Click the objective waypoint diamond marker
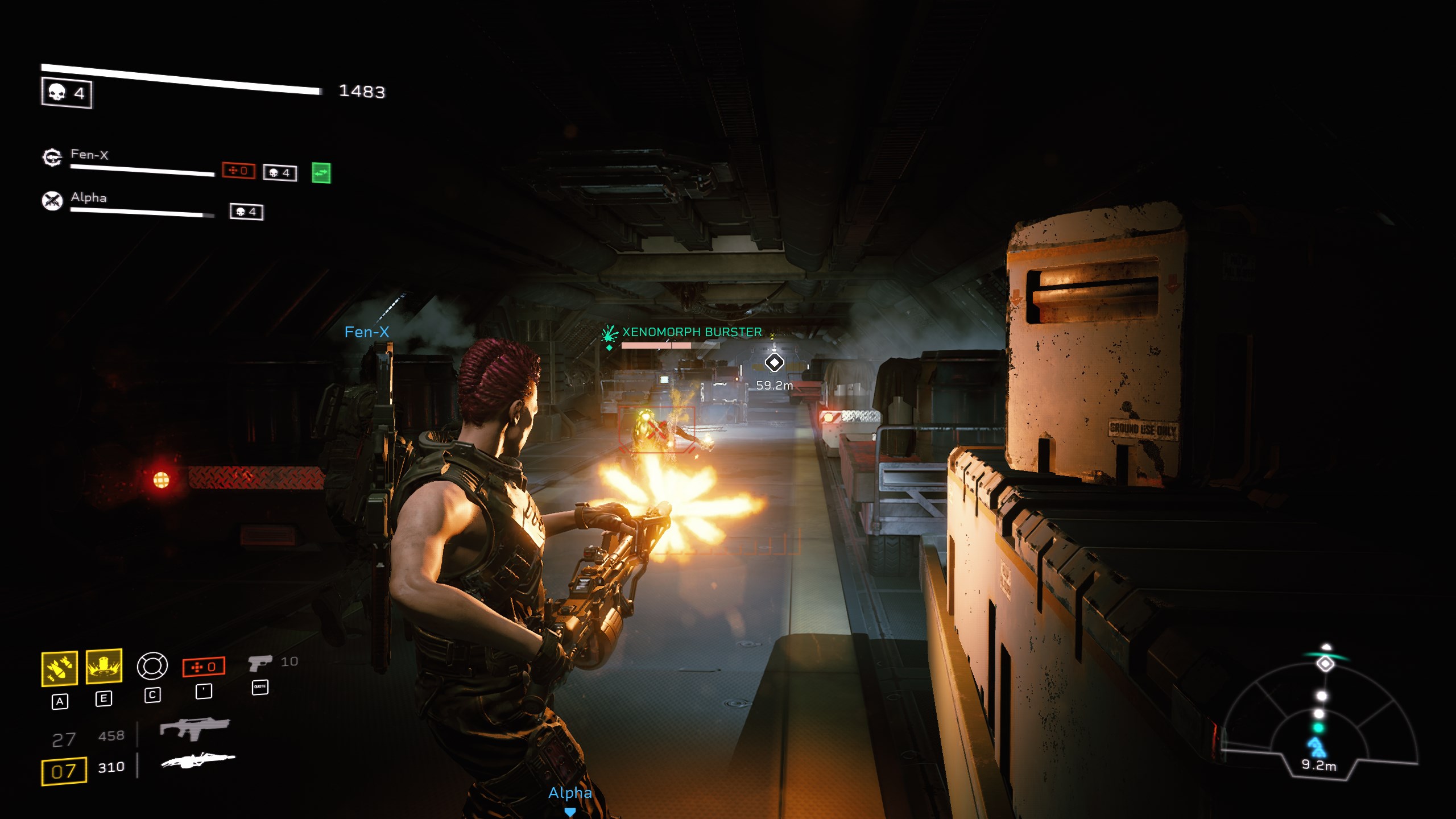Image resolution: width=1456 pixels, height=819 pixels. click(774, 362)
